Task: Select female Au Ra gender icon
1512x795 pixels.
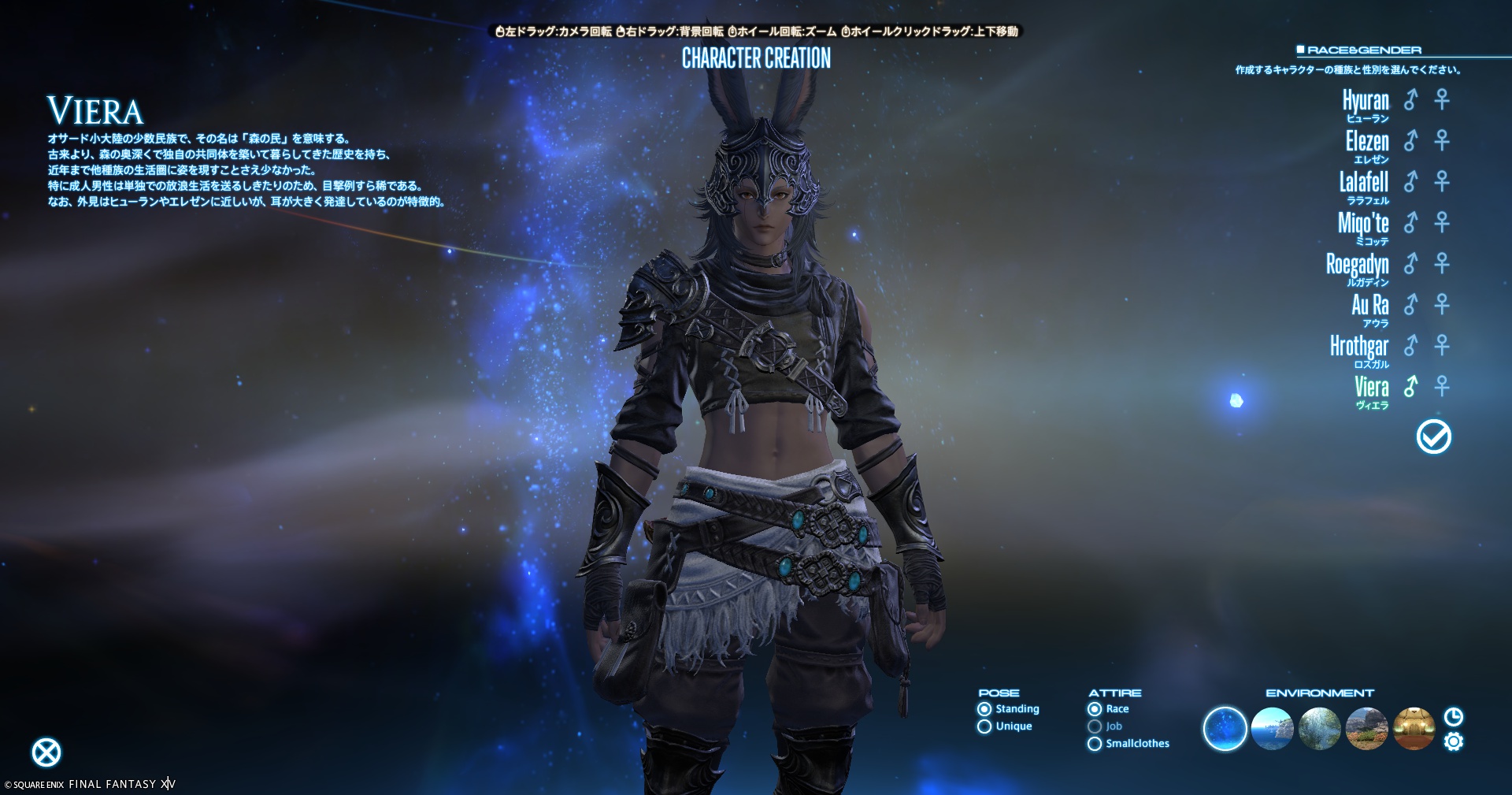Action: 1442,305
